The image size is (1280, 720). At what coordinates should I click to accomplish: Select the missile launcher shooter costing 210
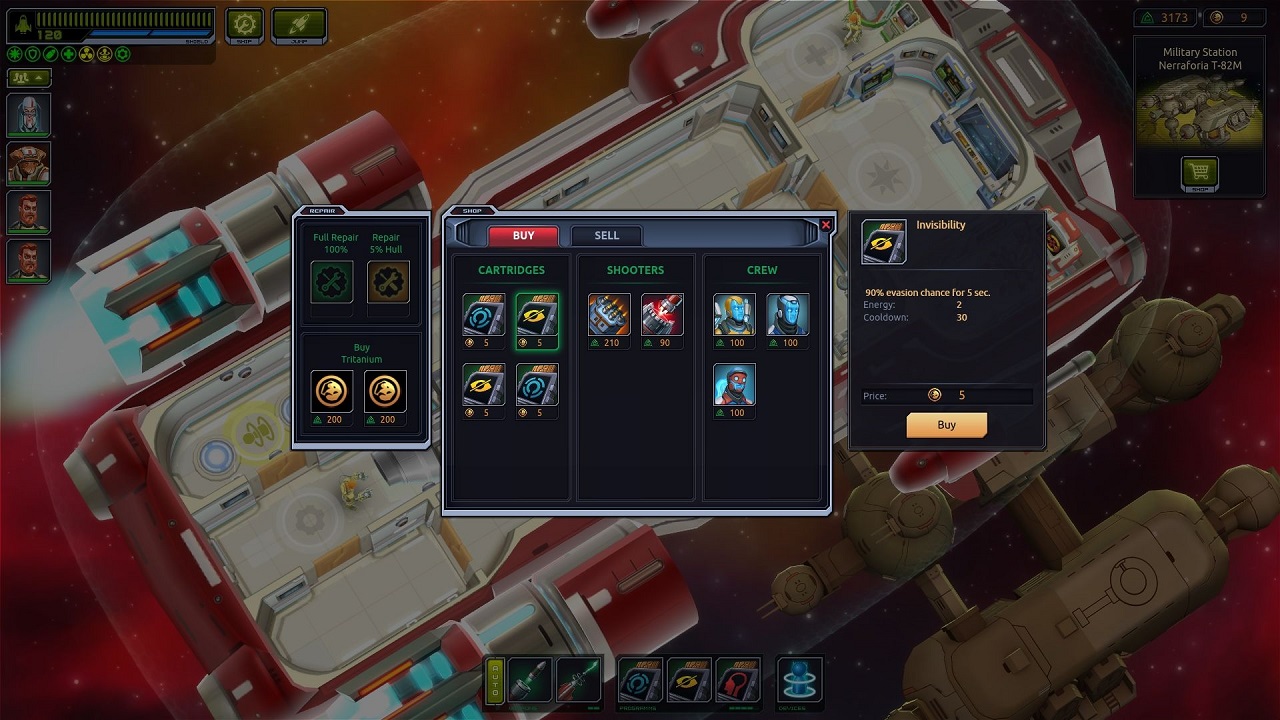(609, 315)
